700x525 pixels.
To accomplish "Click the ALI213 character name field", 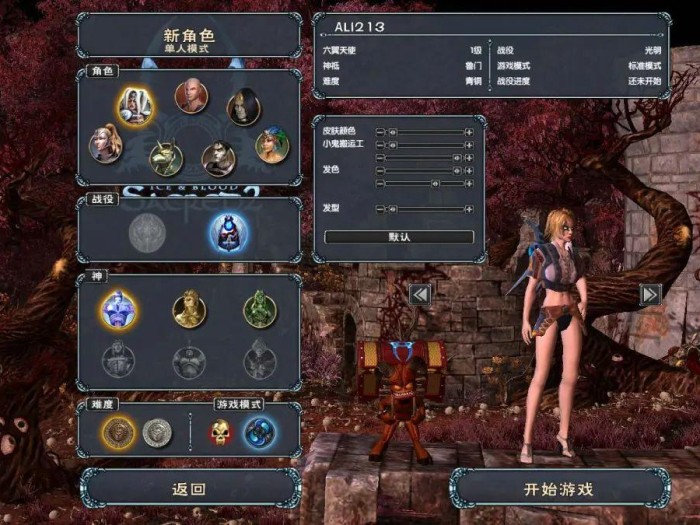I will 490,27.
